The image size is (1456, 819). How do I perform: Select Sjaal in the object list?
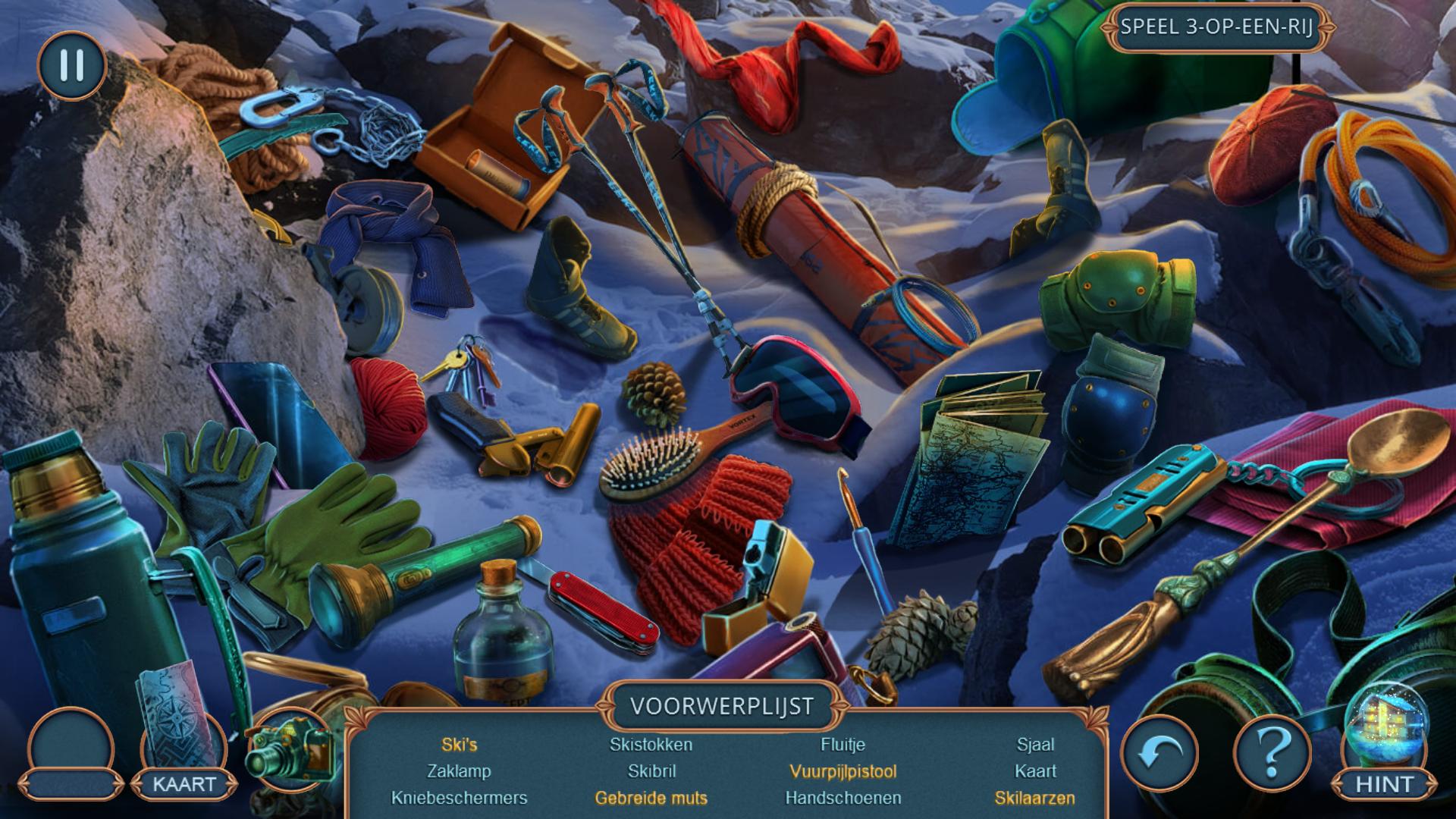pos(1035,745)
